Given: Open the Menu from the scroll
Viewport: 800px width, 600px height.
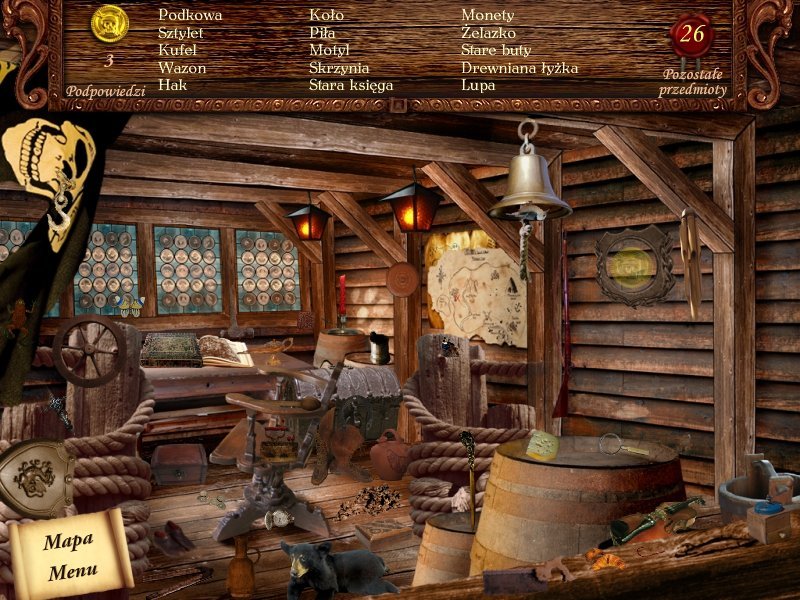Looking at the screenshot, I should pyautogui.click(x=70, y=572).
